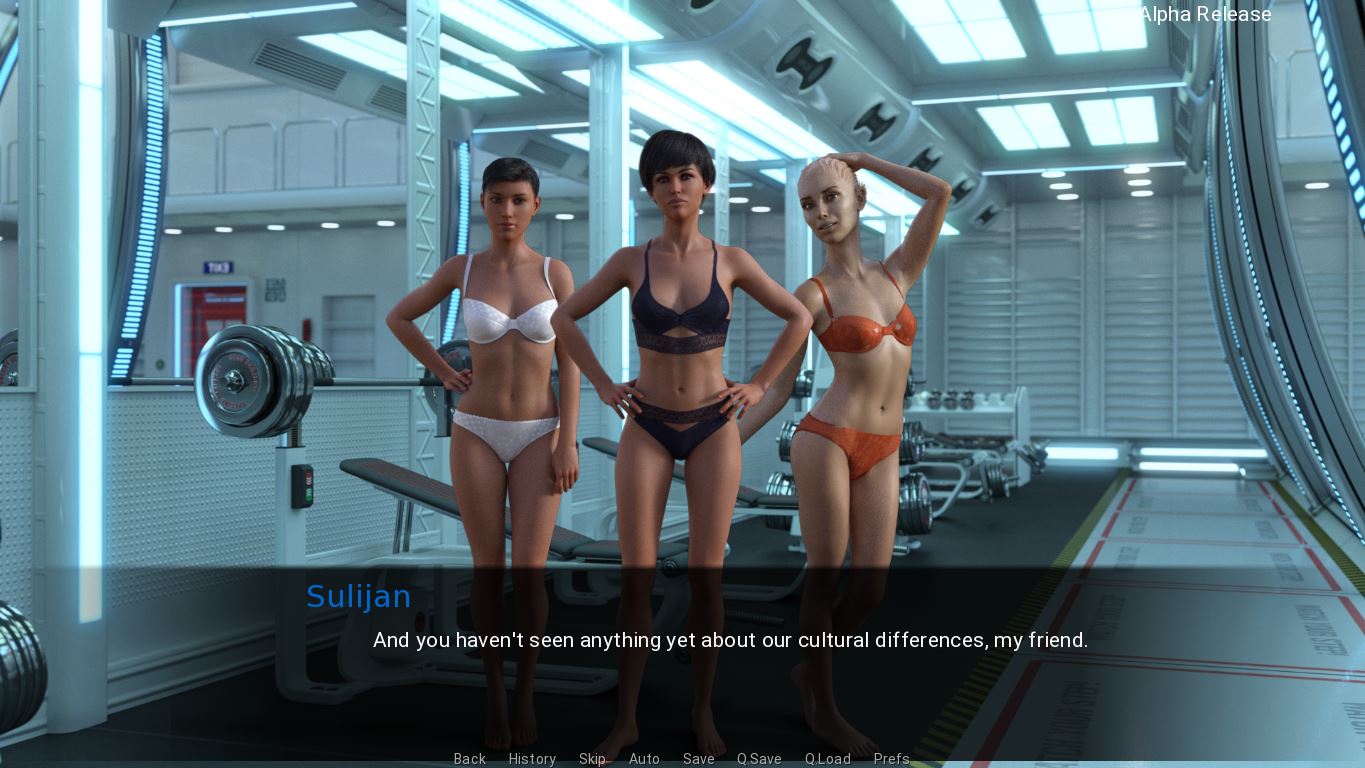1365x768 pixels.
Task: Go back to previous dialogue line
Action: (469, 759)
